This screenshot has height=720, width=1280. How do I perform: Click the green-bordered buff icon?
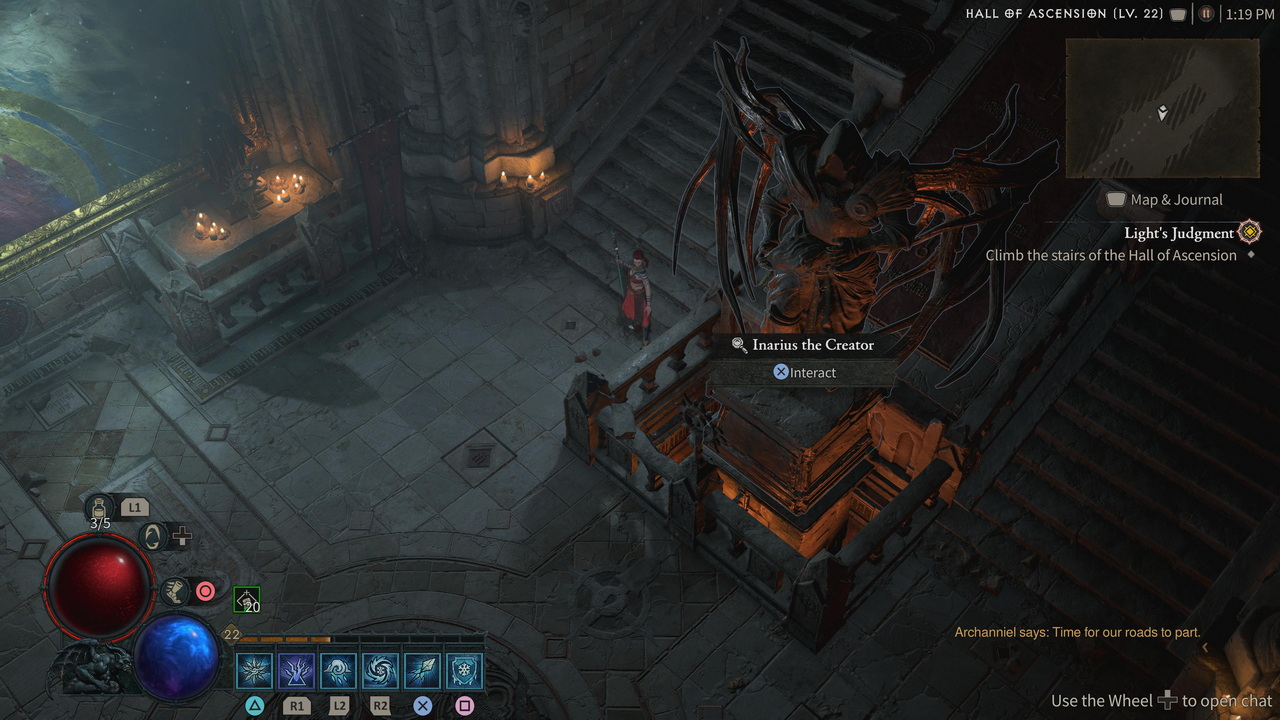click(246, 599)
